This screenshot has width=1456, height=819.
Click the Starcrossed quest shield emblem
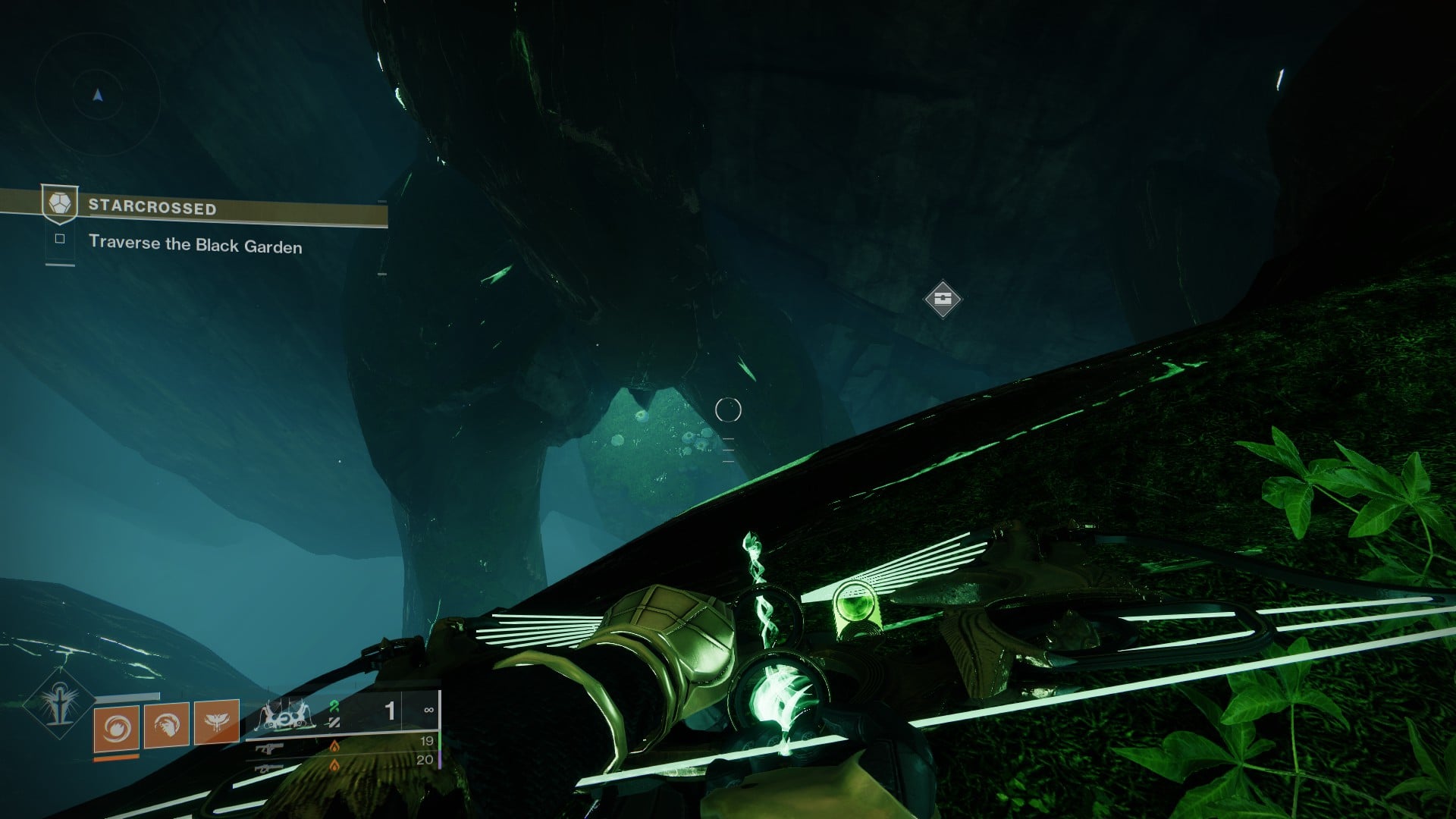coord(59,205)
